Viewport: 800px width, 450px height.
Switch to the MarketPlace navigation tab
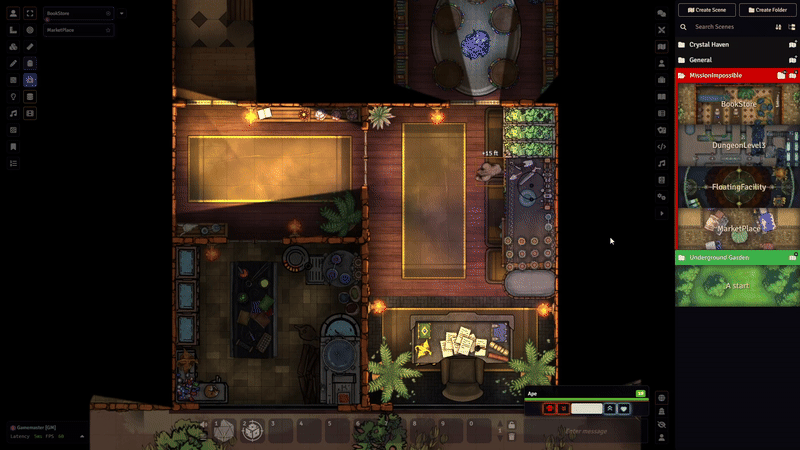(72, 30)
